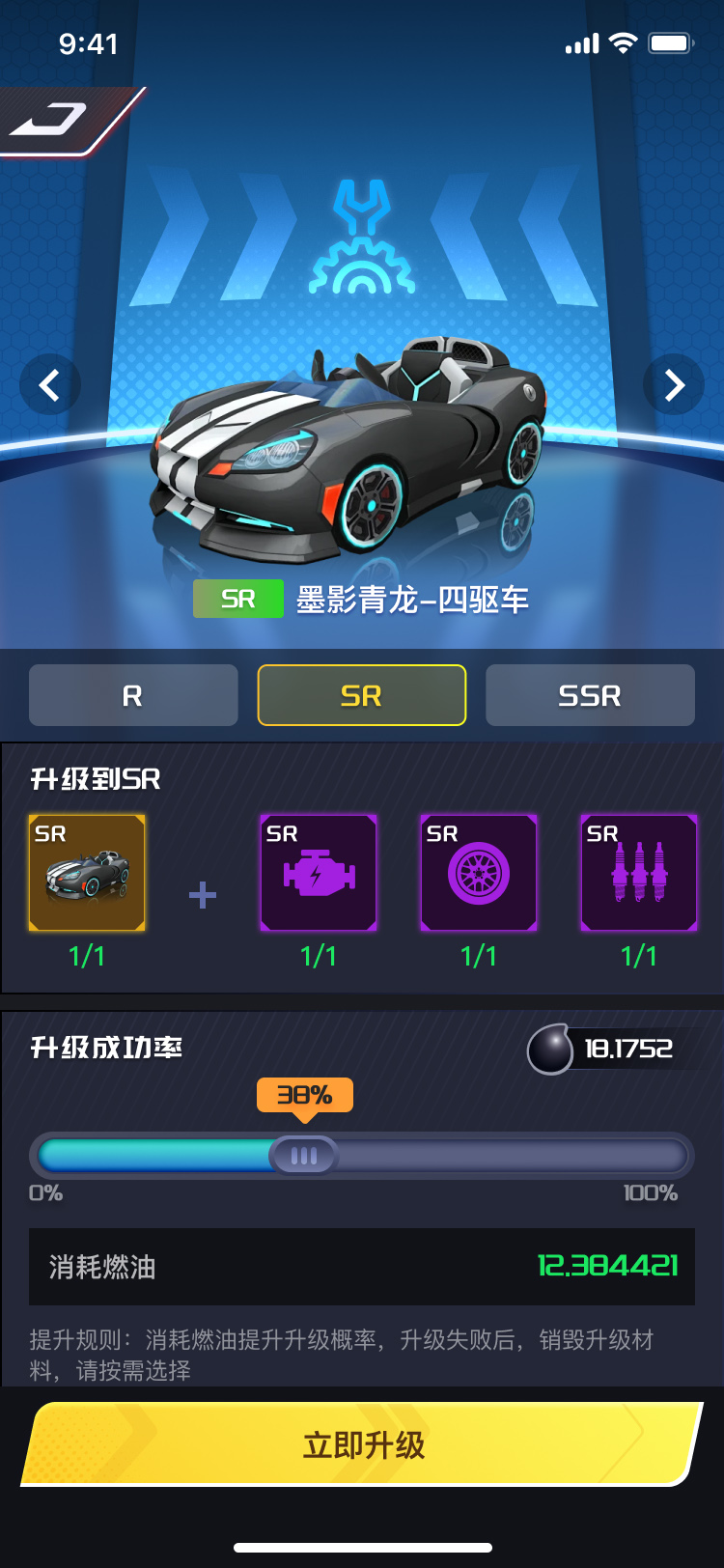Viewport: 724px width, 1568px height.
Task: Choose the SR wheel part slot
Action: coord(479,873)
